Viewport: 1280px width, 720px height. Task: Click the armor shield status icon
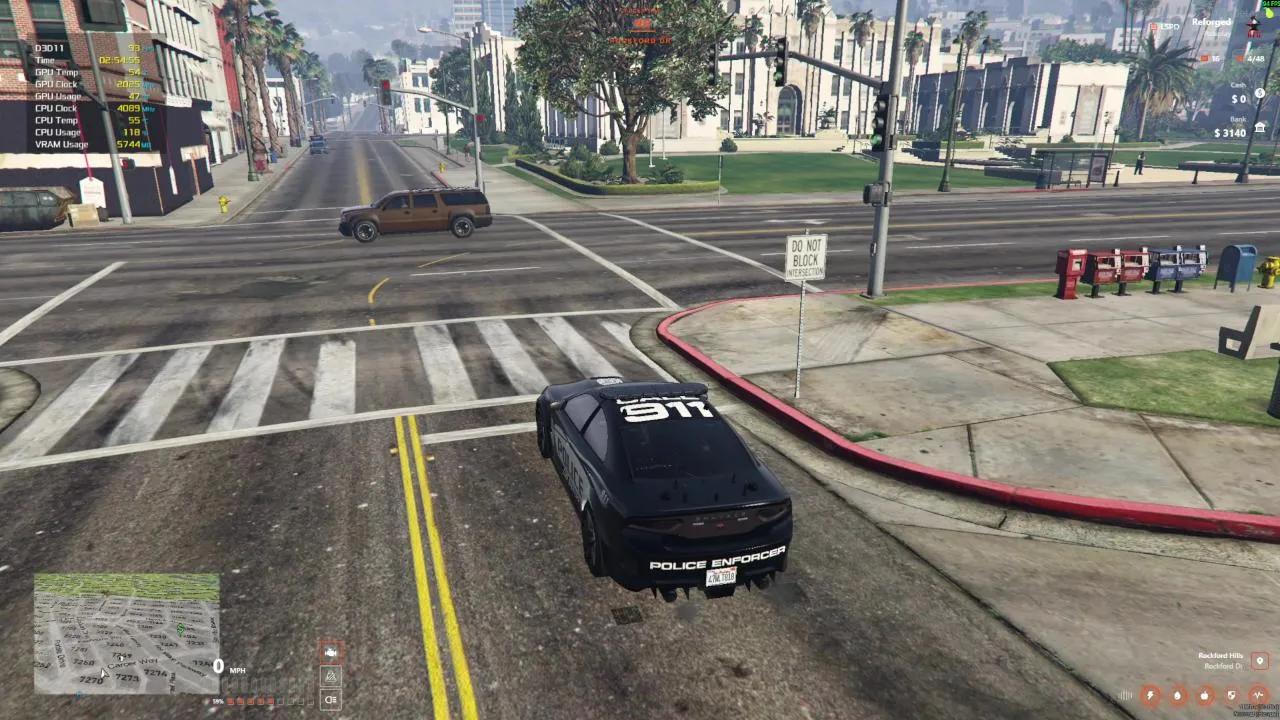coord(1231,694)
